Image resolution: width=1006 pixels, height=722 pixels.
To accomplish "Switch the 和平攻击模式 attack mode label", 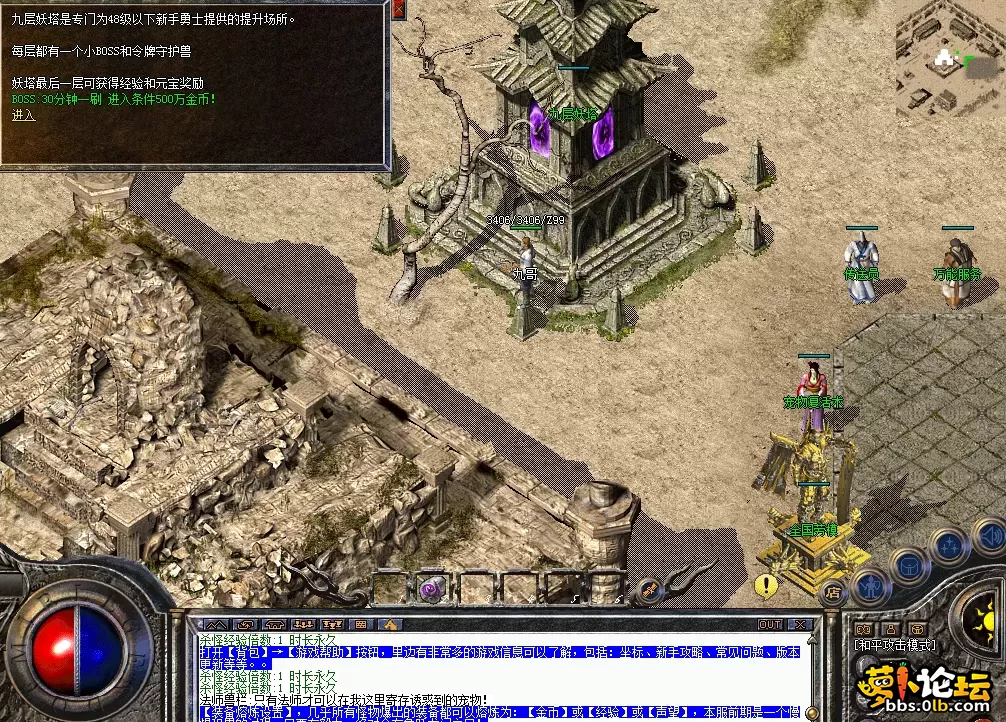I will (895, 646).
